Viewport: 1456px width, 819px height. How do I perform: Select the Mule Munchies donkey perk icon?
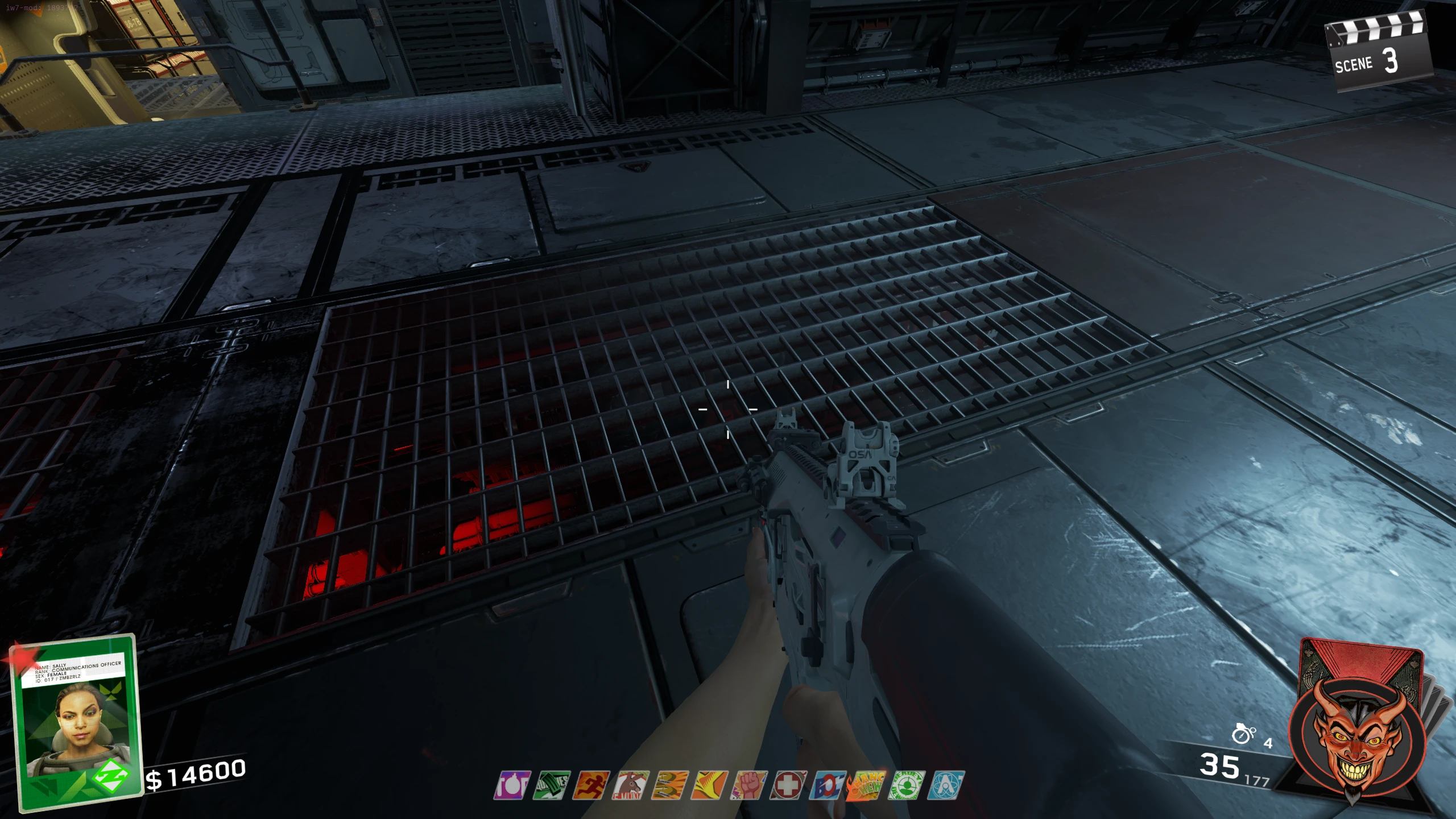click(631, 785)
